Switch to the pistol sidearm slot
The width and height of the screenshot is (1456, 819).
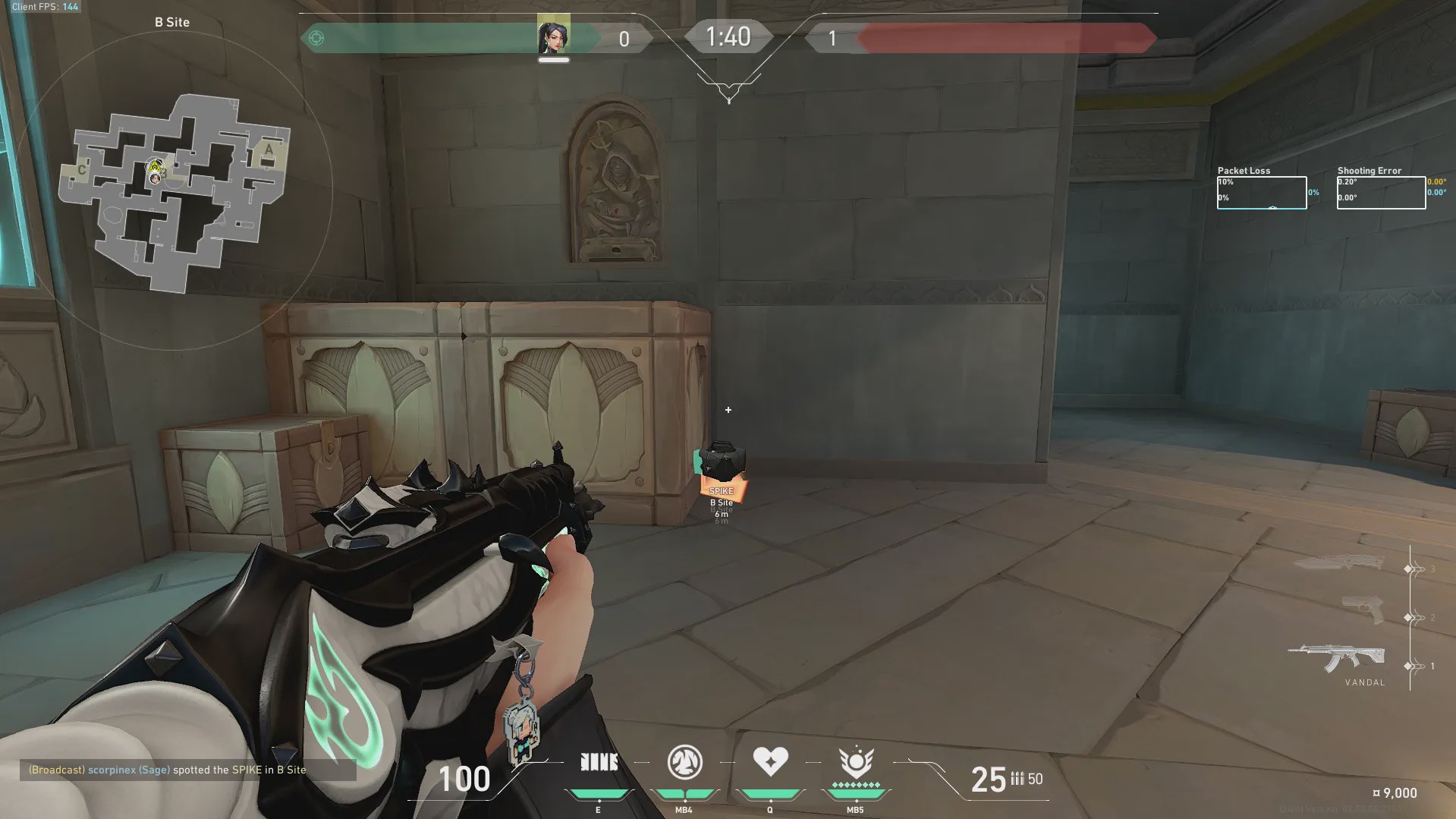pos(1363,610)
